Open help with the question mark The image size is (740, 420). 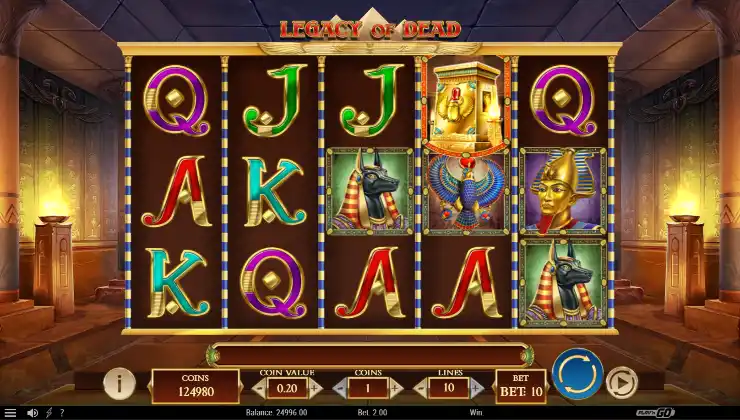(62, 412)
